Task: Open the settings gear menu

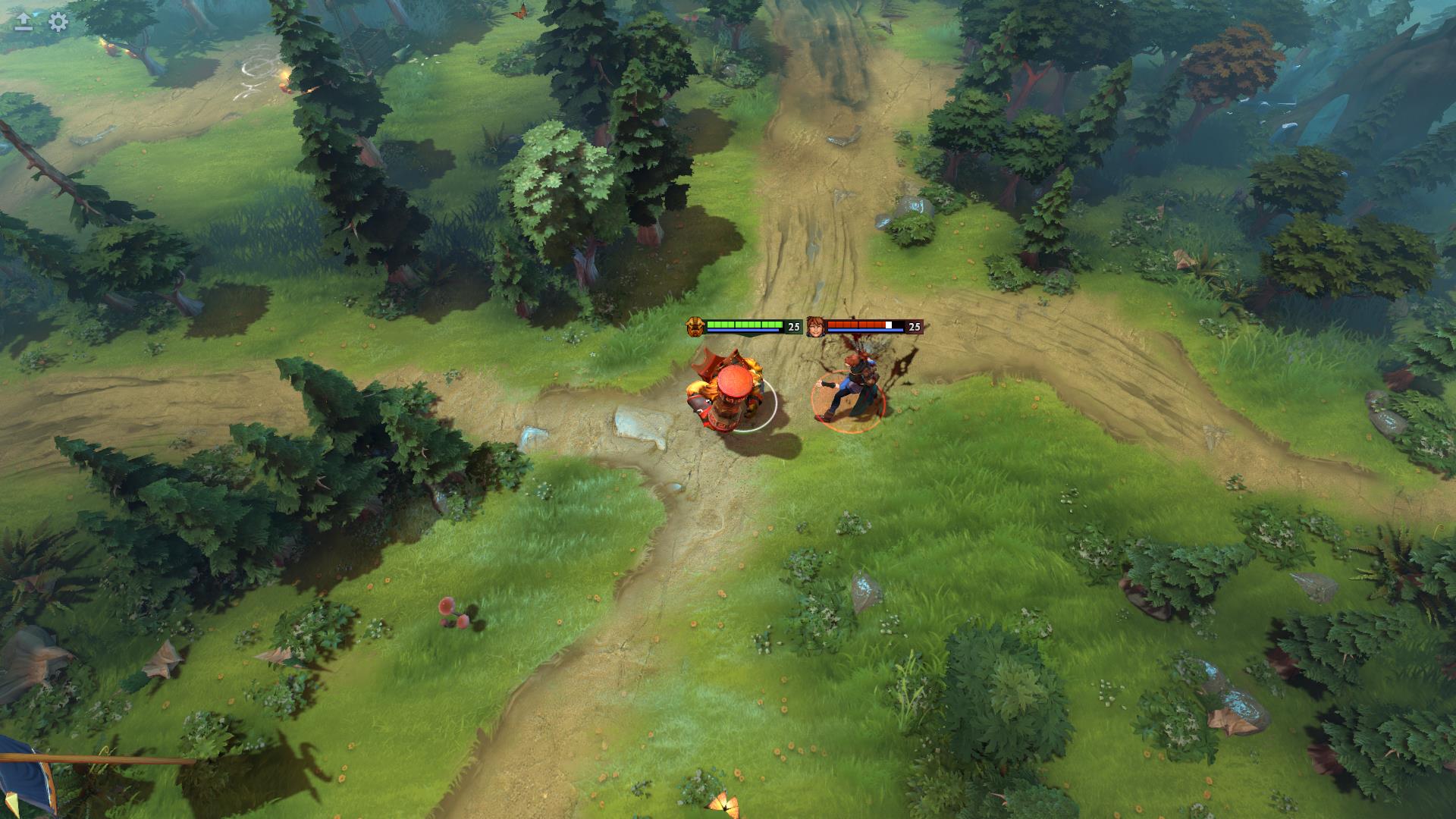Action: point(55,23)
